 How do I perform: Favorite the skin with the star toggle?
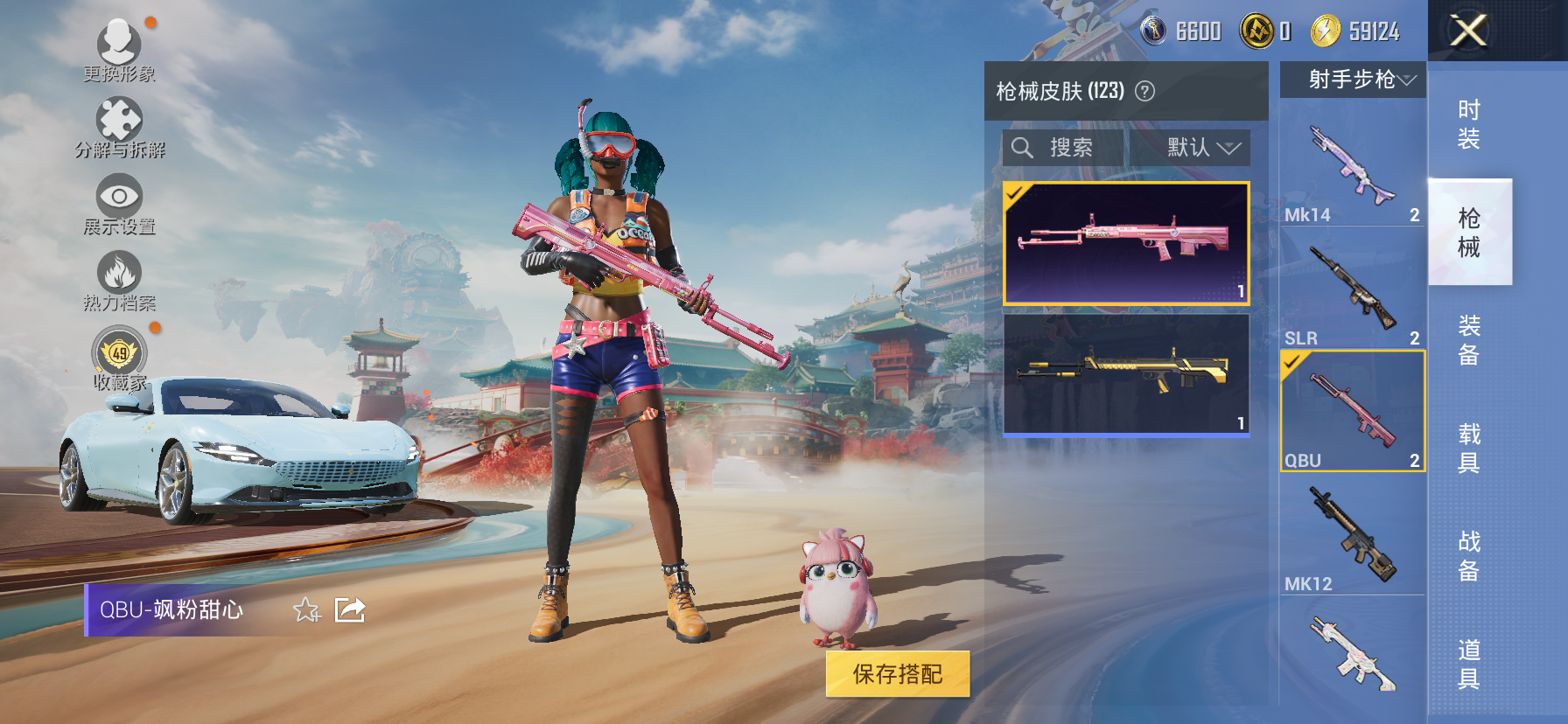tap(305, 611)
